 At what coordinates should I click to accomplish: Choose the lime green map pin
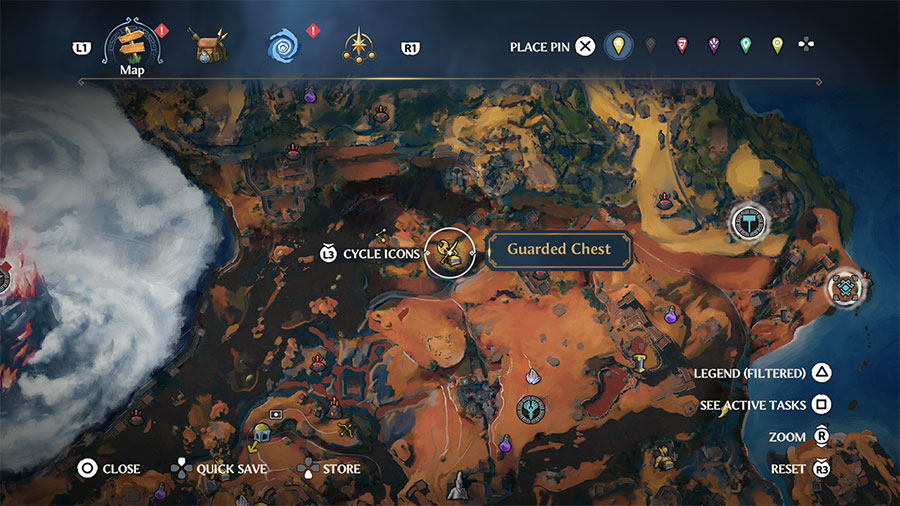[x=777, y=46]
